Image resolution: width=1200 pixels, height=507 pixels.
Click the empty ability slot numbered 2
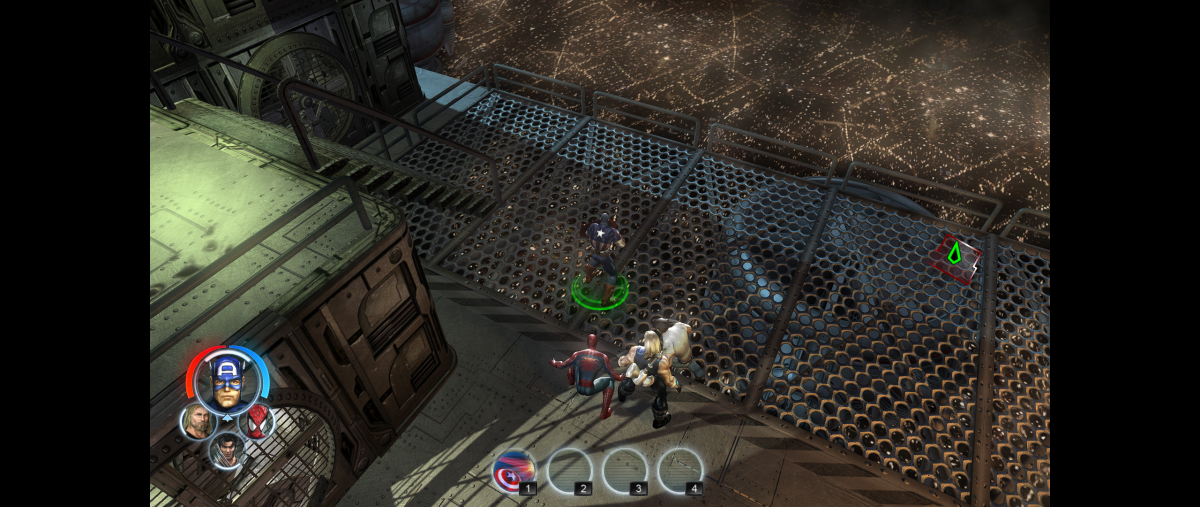click(x=570, y=471)
